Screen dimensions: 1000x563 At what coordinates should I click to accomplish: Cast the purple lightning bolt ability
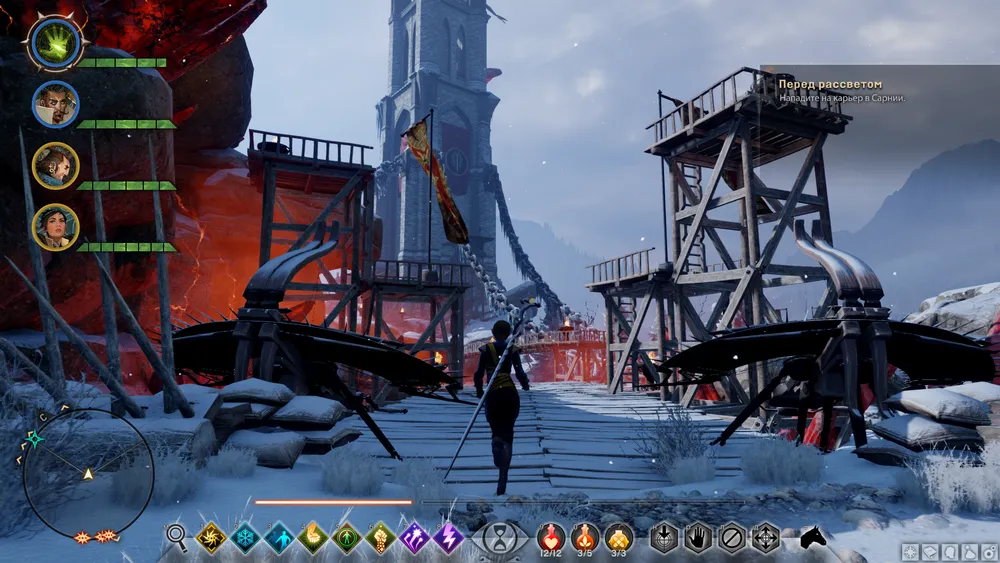coord(448,538)
